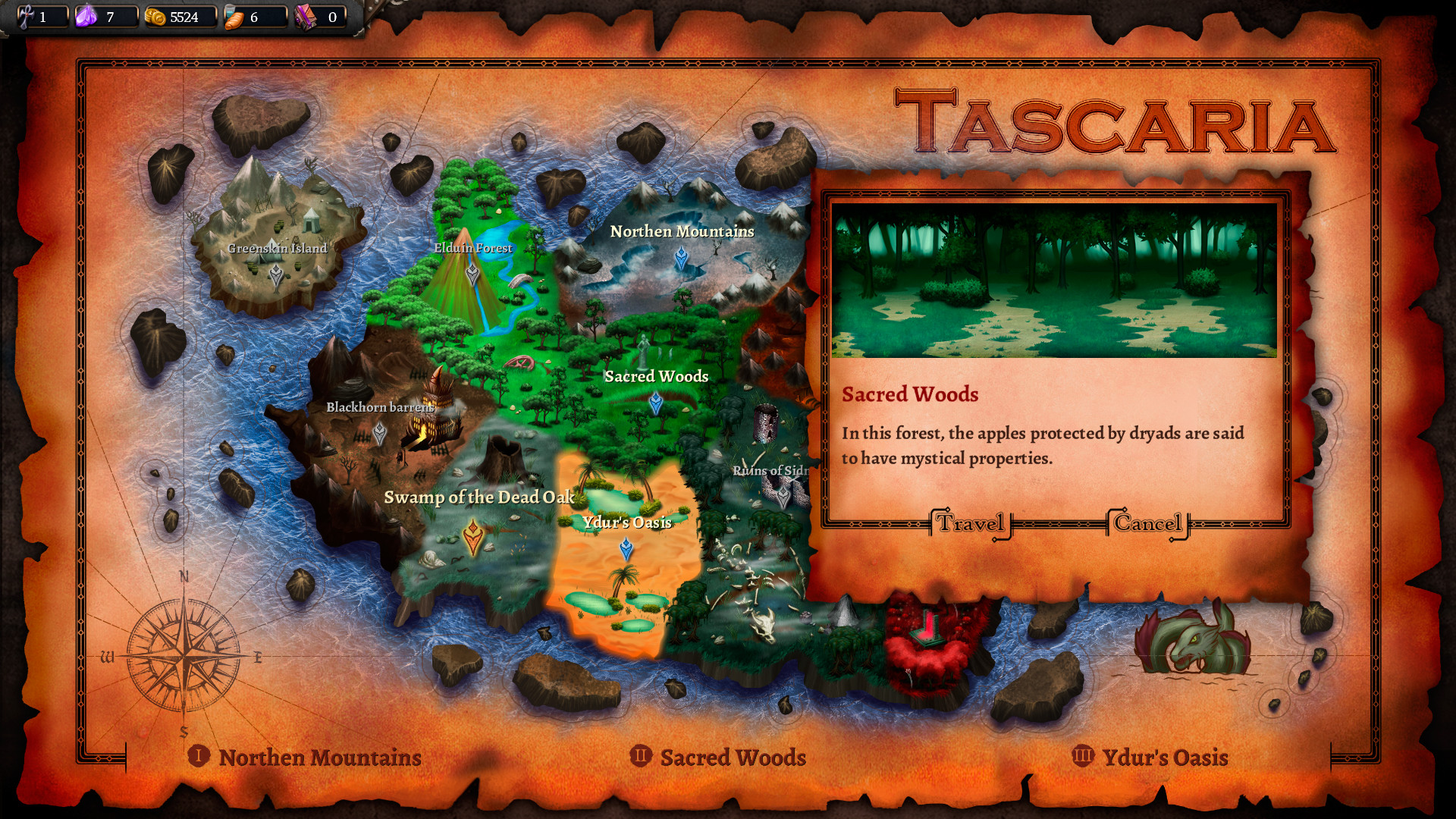Select the Sacred Woods waypoint crystal marker

tap(657, 402)
